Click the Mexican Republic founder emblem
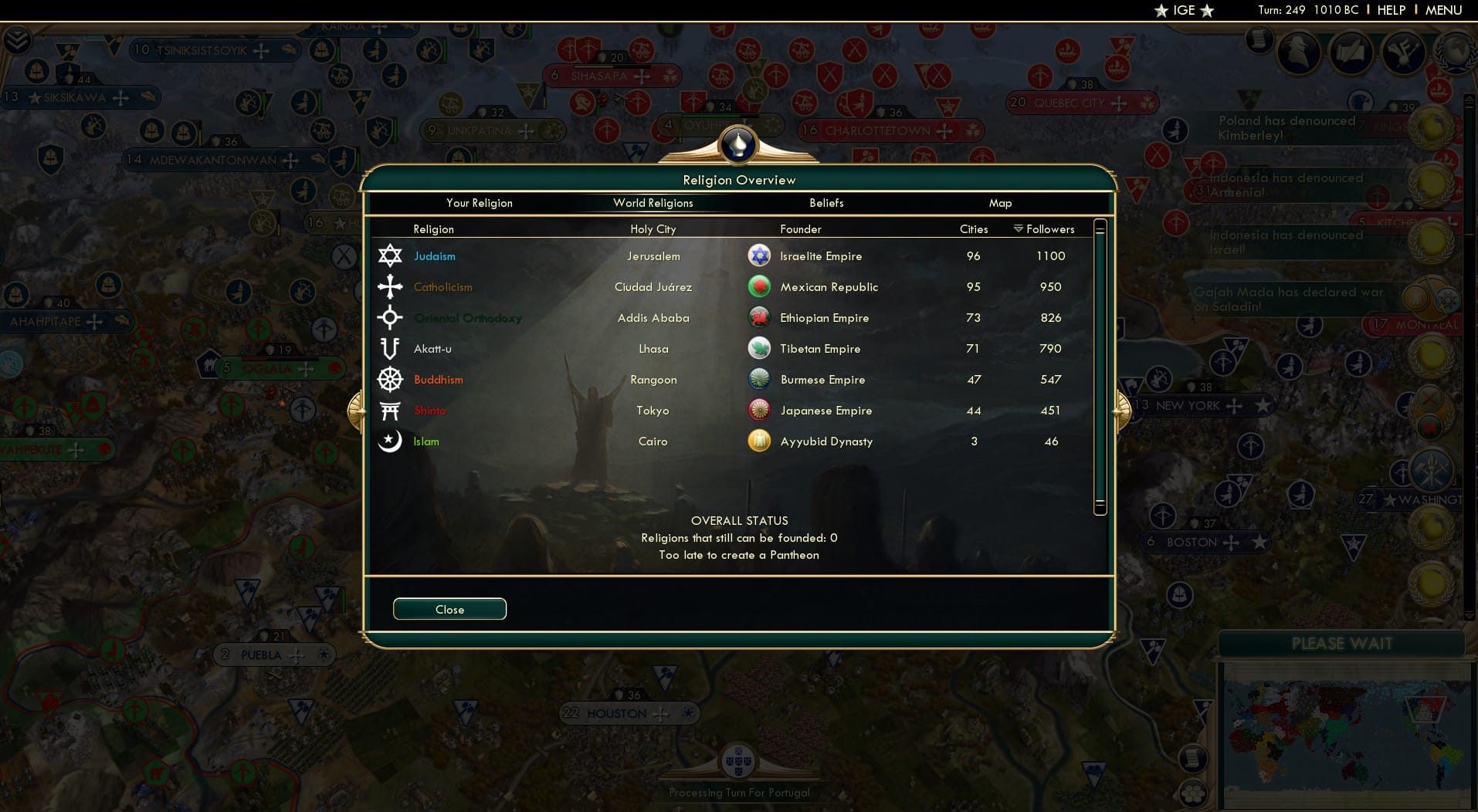 (x=760, y=286)
